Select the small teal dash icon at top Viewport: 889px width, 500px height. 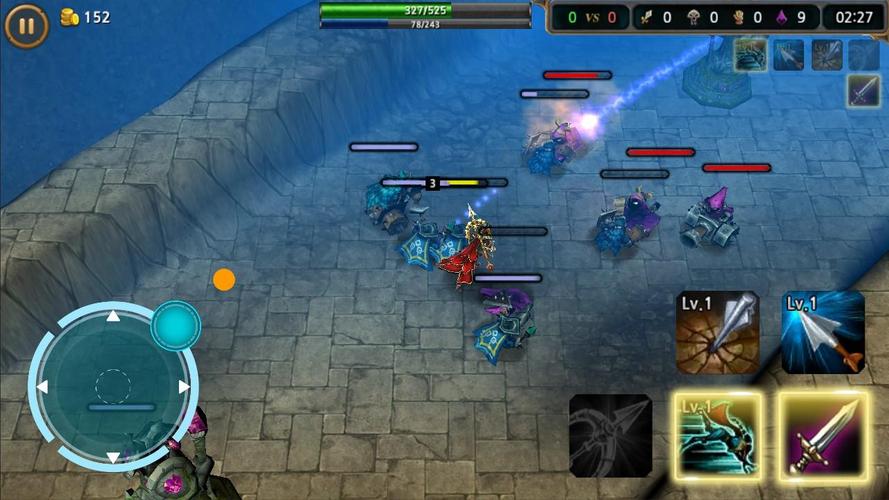750,55
